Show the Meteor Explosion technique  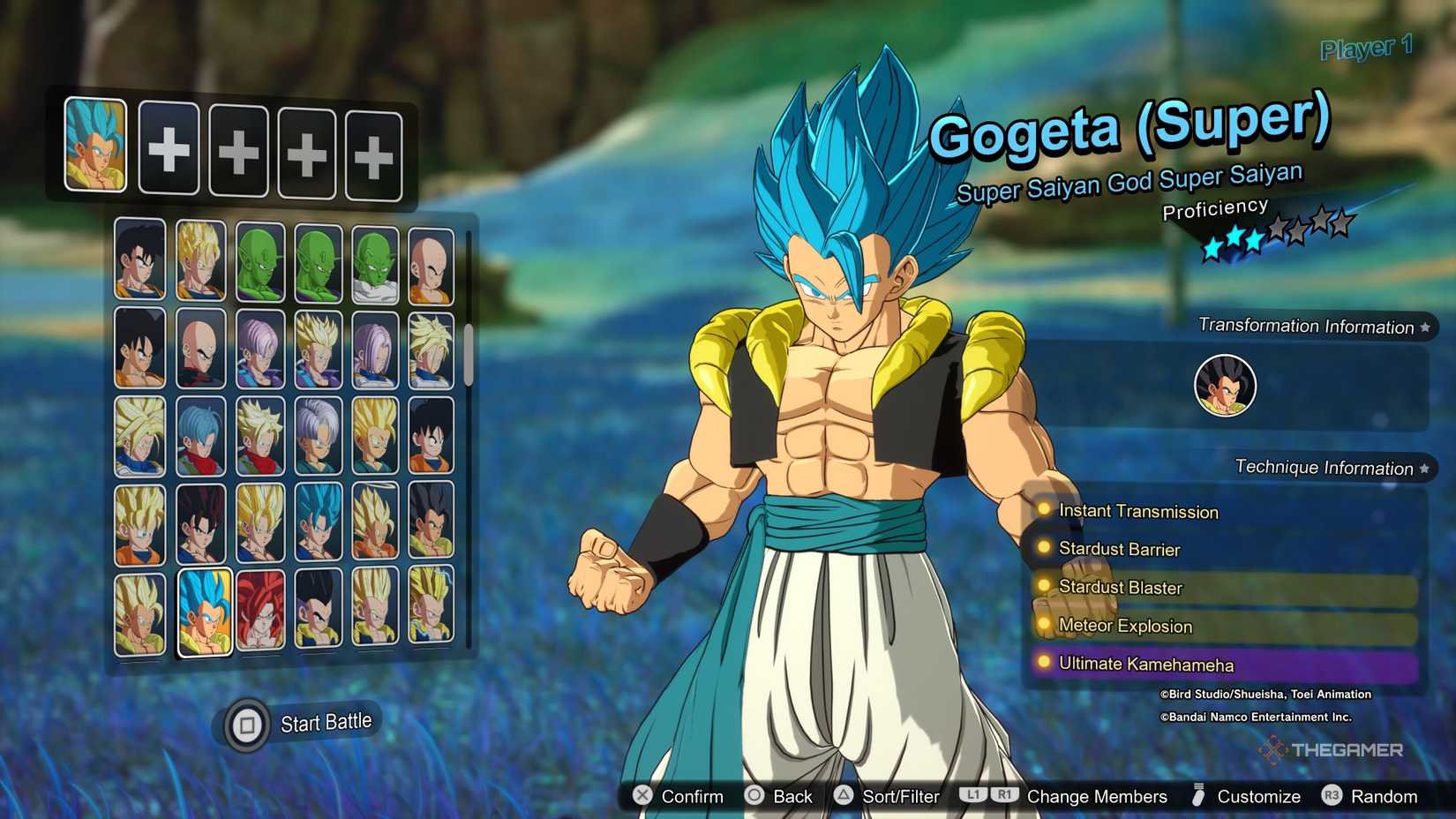(x=1125, y=626)
